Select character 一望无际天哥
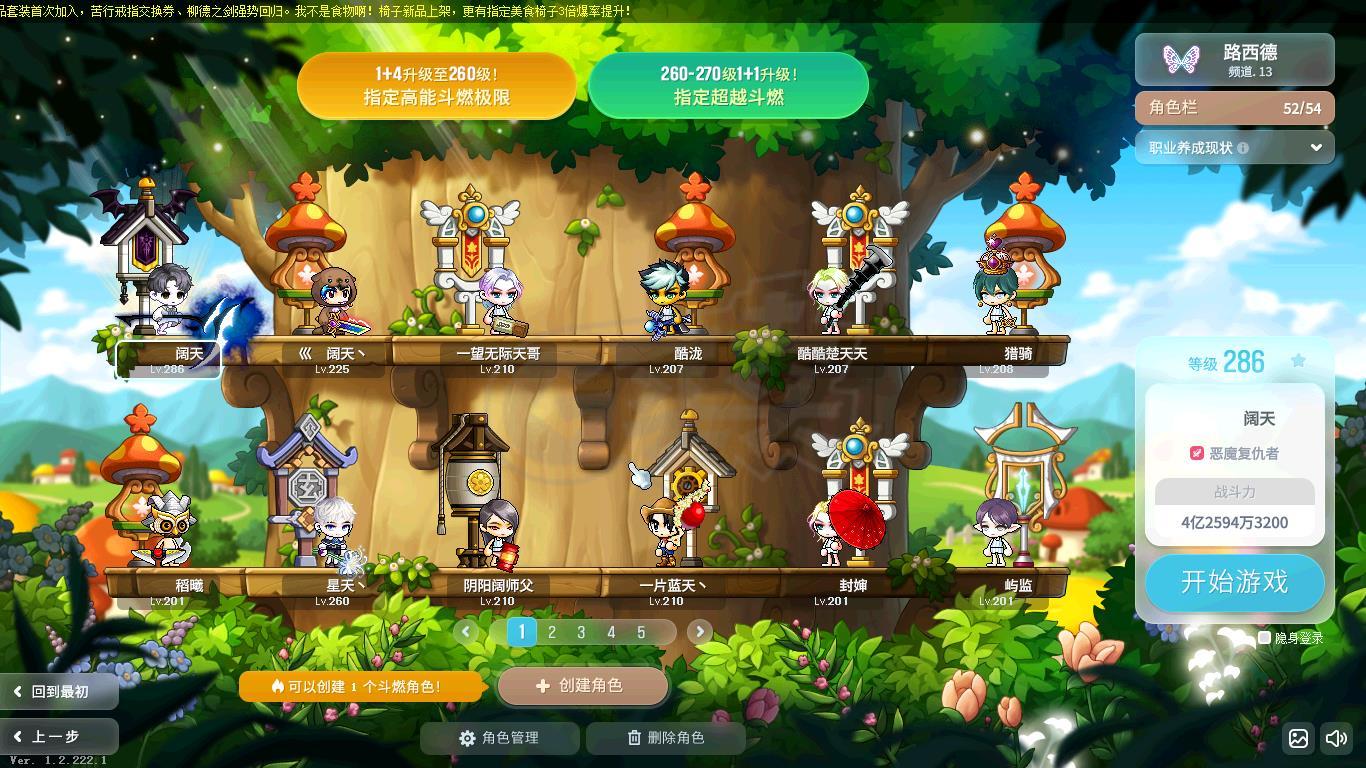 pyautogui.click(x=497, y=300)
